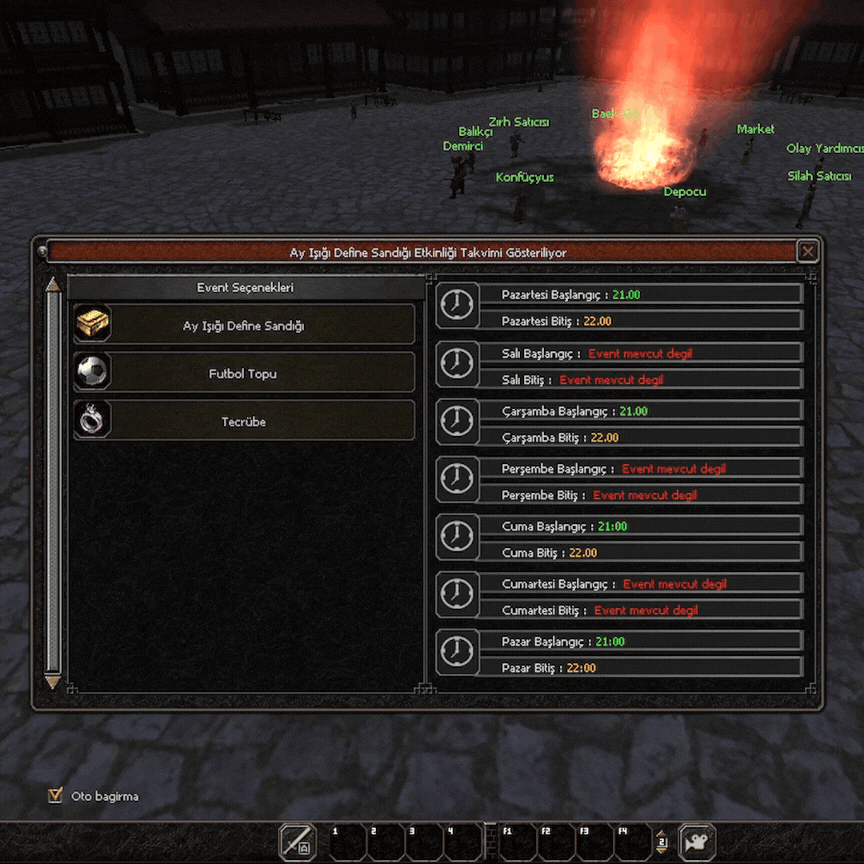Select hotbar slot number 4
This screenshot has height=864, width=864.
pos(461,843)
